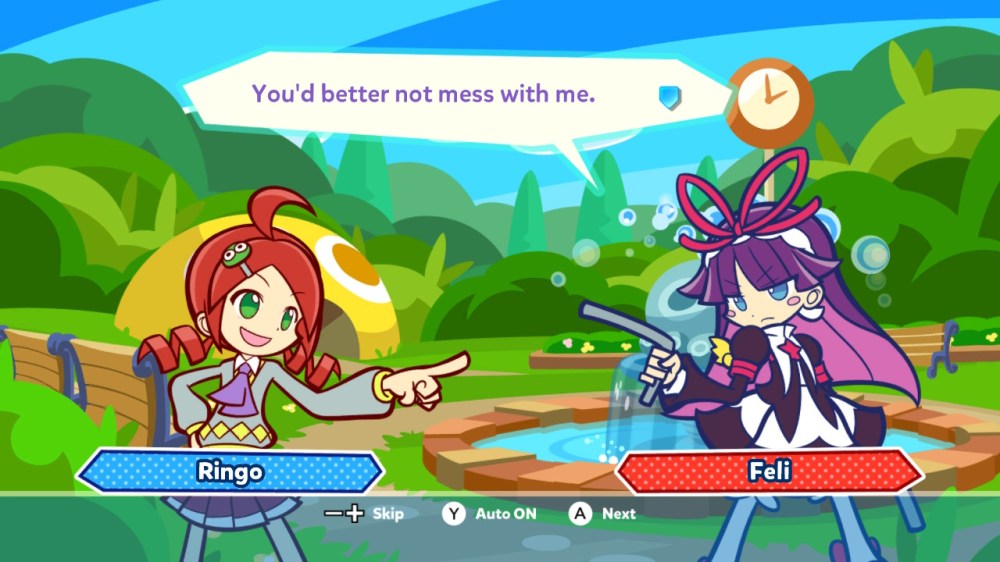Click the blue advance arrow in the speech bubble
Screen dimensions: 1000x562
tap(669, 96)
